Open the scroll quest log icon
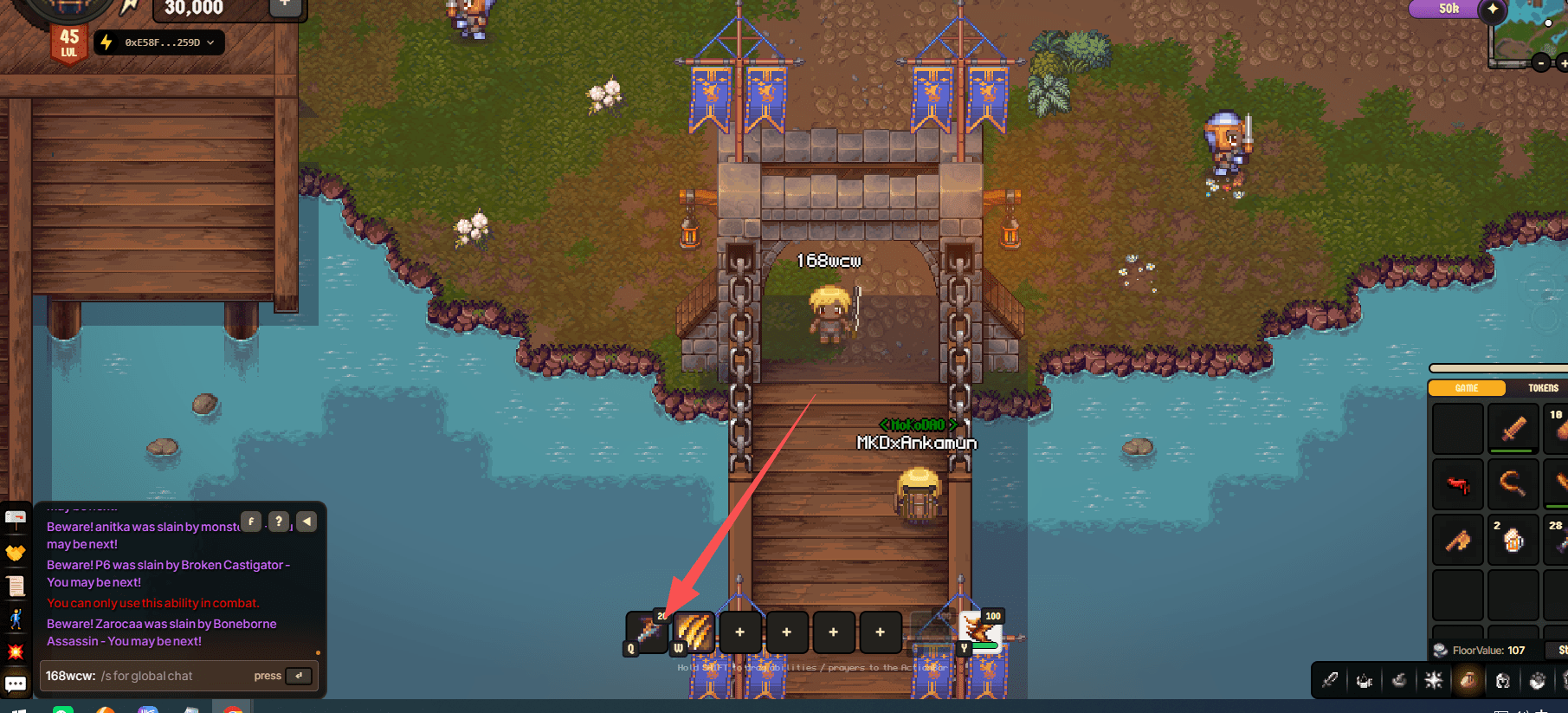 click(16, 586)
